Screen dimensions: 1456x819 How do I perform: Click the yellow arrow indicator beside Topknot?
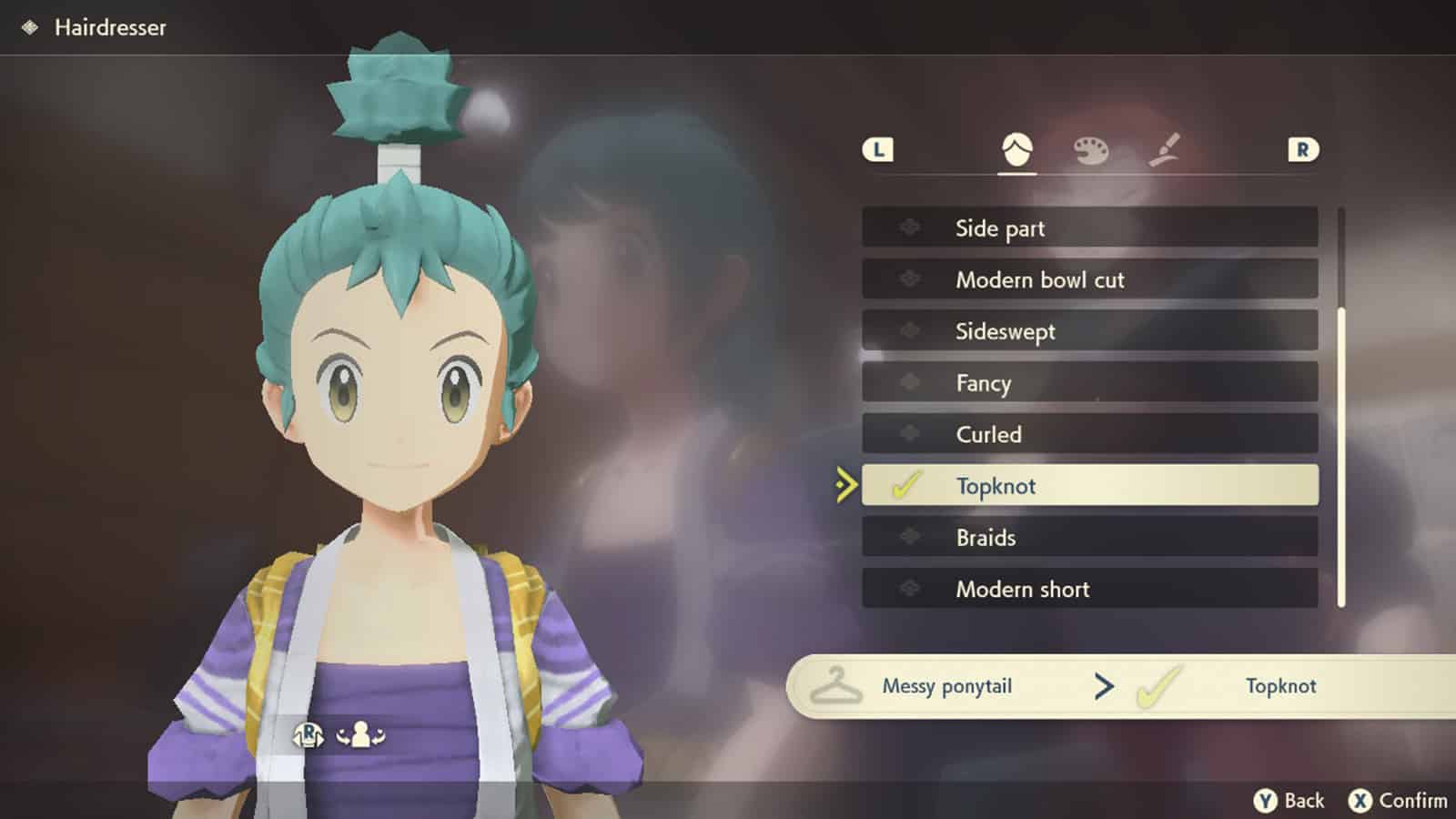[x=844, y=486]
